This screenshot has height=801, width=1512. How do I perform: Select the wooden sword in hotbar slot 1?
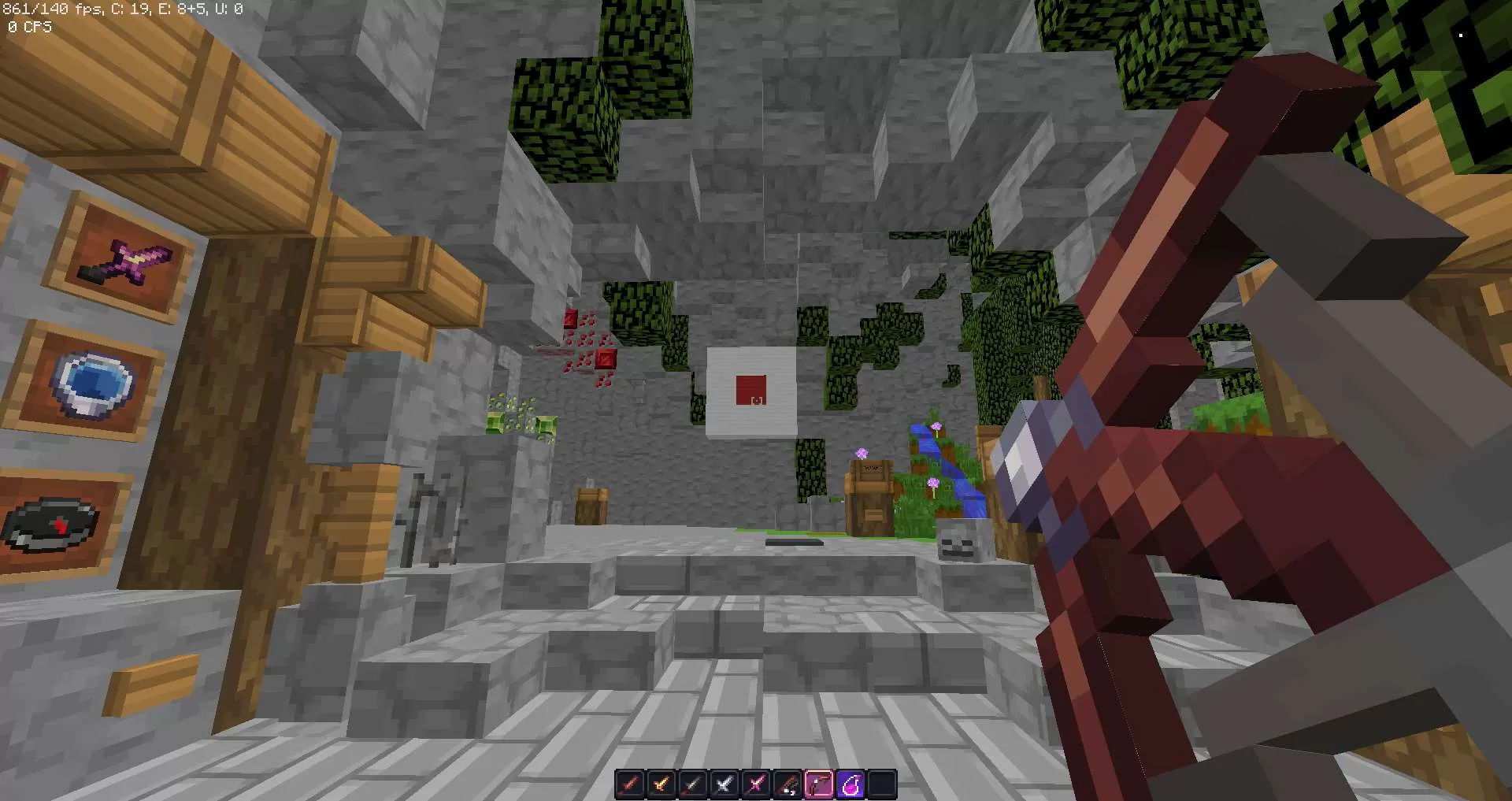click(x=630, y=782)
